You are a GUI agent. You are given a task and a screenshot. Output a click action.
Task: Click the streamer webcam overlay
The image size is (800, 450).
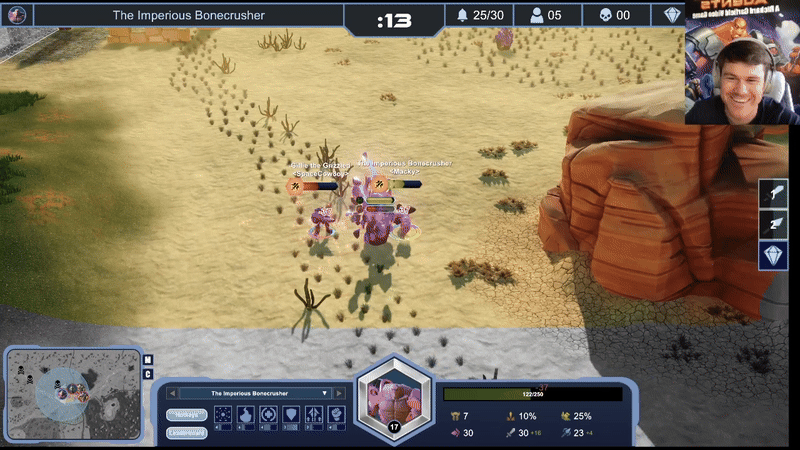click(x=742, y=62)
